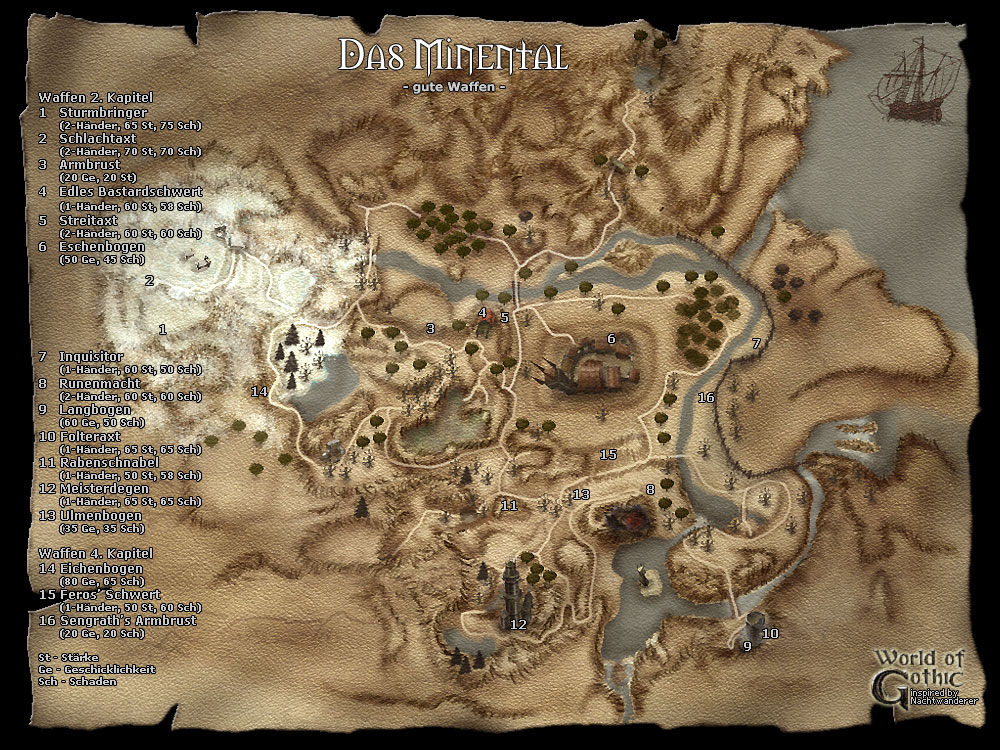Click the Meisterdegen legend entry
Screen dimensions: 1000x750
(x=100, y=488)
